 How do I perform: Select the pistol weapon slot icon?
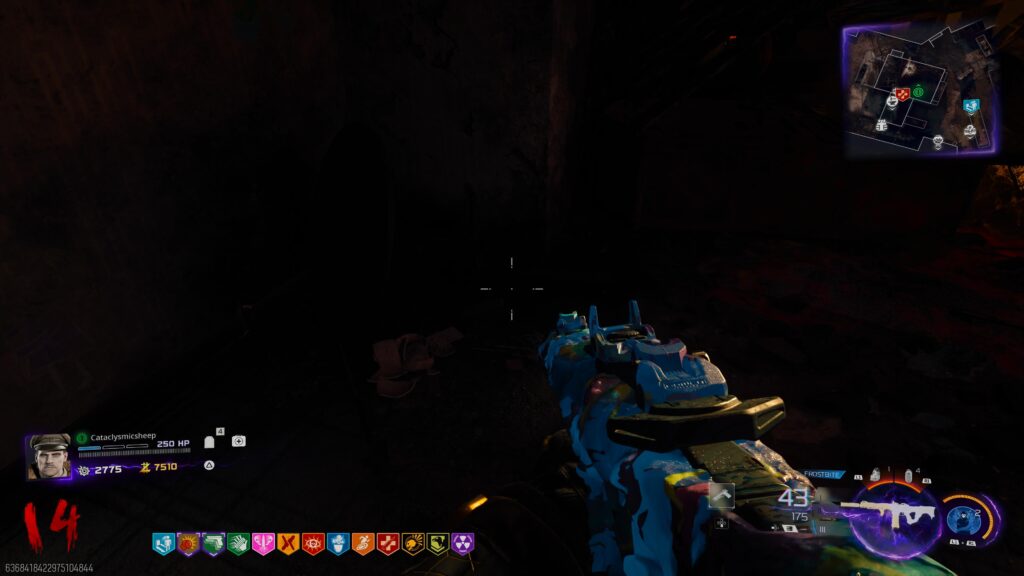(722, 494)
